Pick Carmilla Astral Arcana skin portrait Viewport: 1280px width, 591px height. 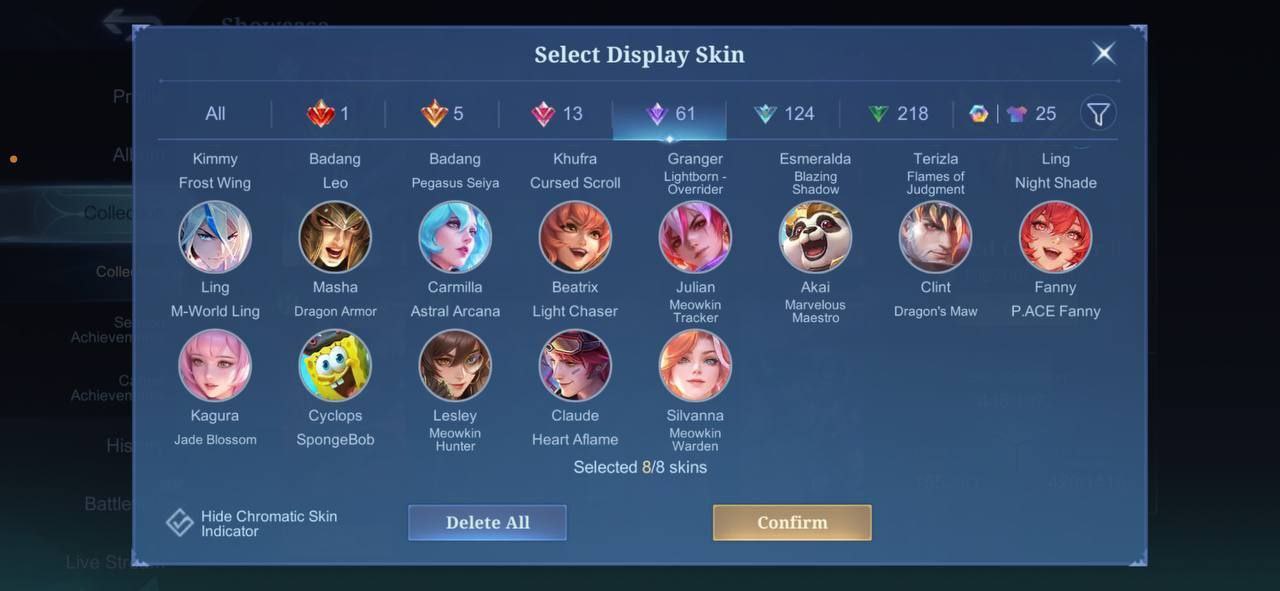point(455,238)
